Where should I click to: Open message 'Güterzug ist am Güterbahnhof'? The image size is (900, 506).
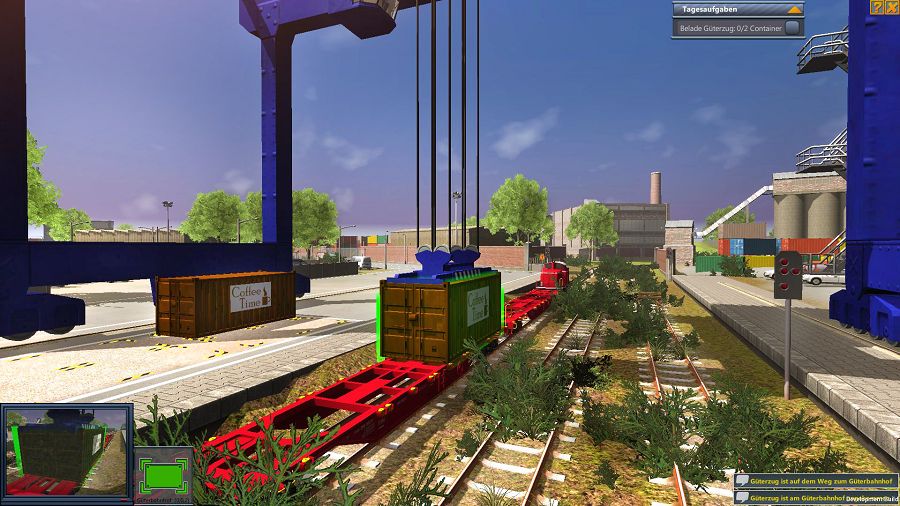coord(814,497)
